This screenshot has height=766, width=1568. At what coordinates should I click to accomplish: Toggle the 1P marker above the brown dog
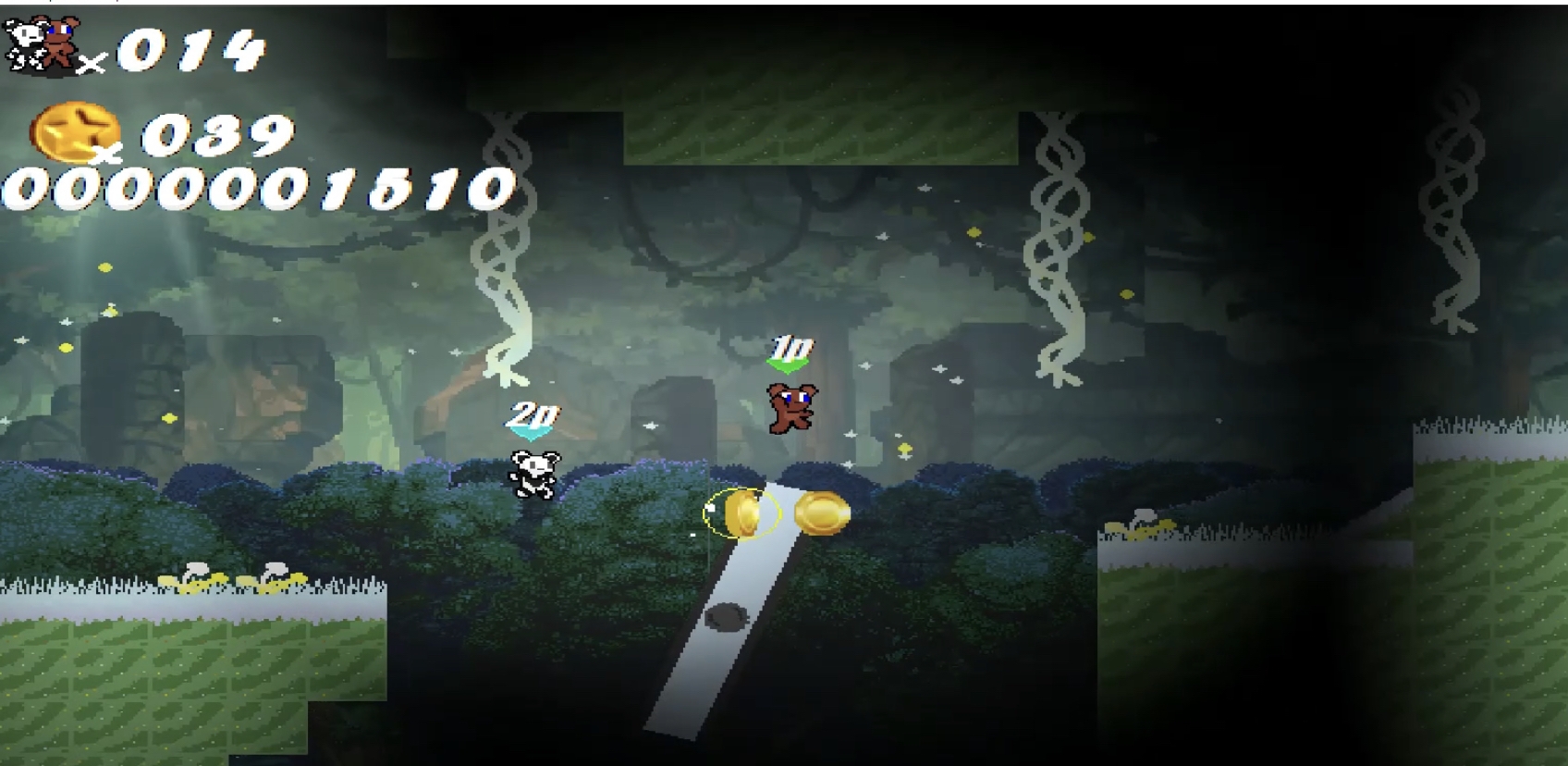coord(793,348)
